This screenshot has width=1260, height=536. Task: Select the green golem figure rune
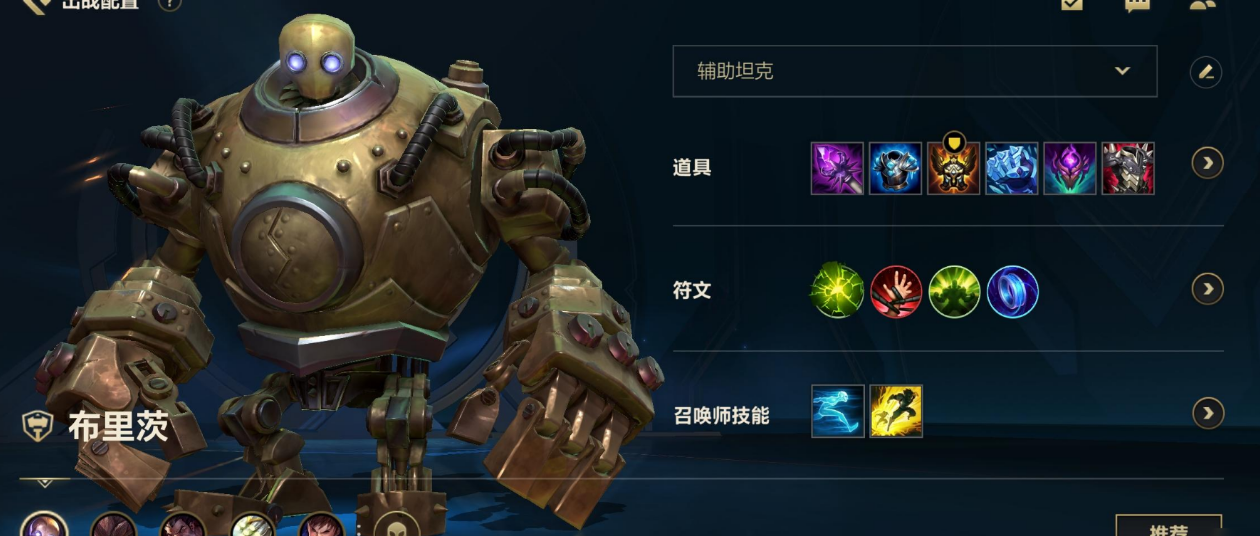[954, 292]
